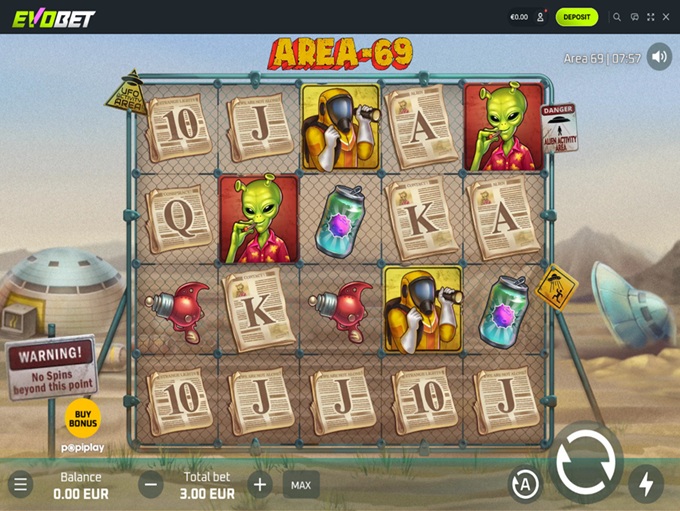Increase the total bet with plus
680x511 pixels.
pos(260,485)
